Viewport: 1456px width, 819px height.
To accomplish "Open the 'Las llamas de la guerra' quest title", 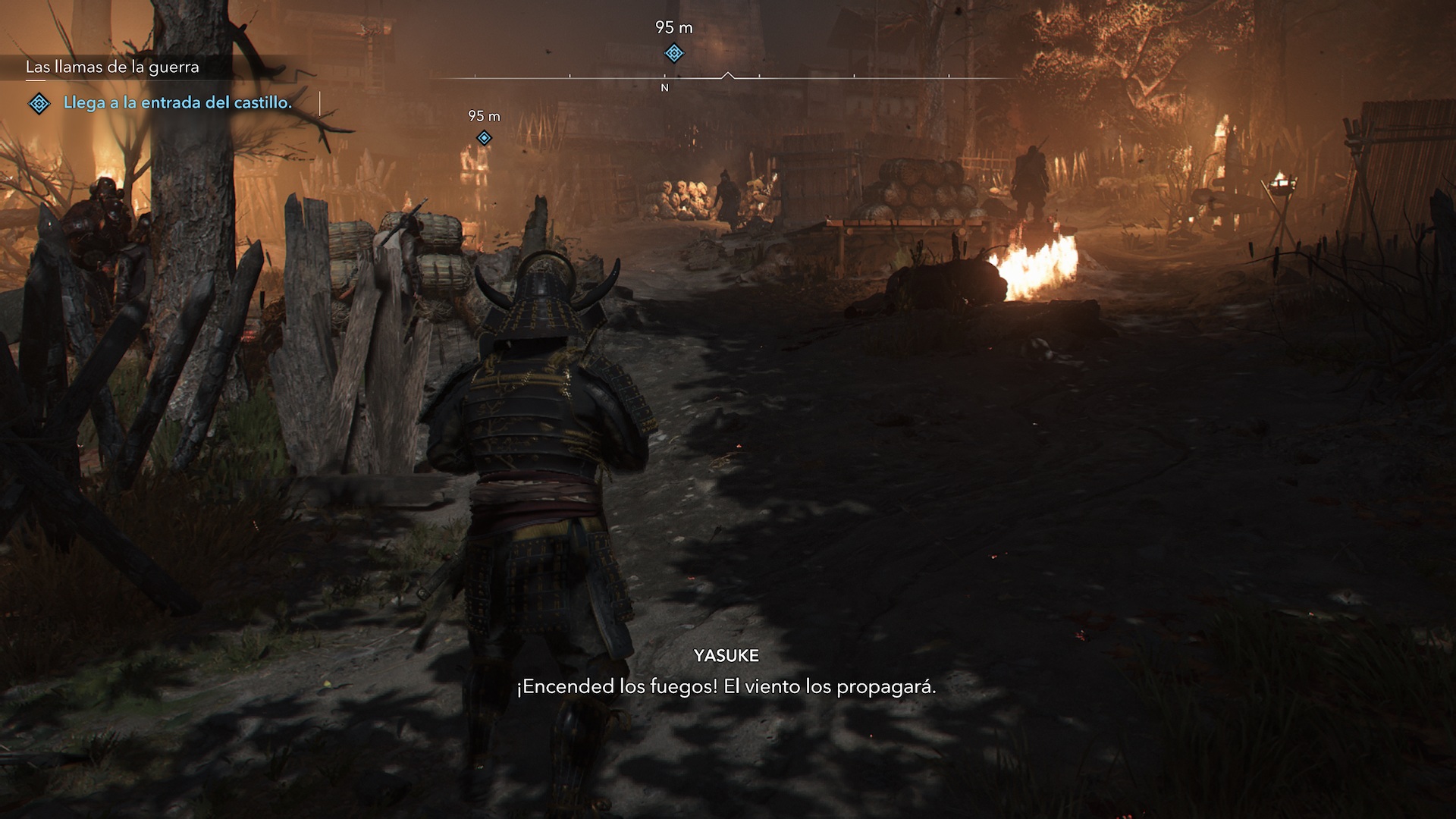I will (112, 67).
